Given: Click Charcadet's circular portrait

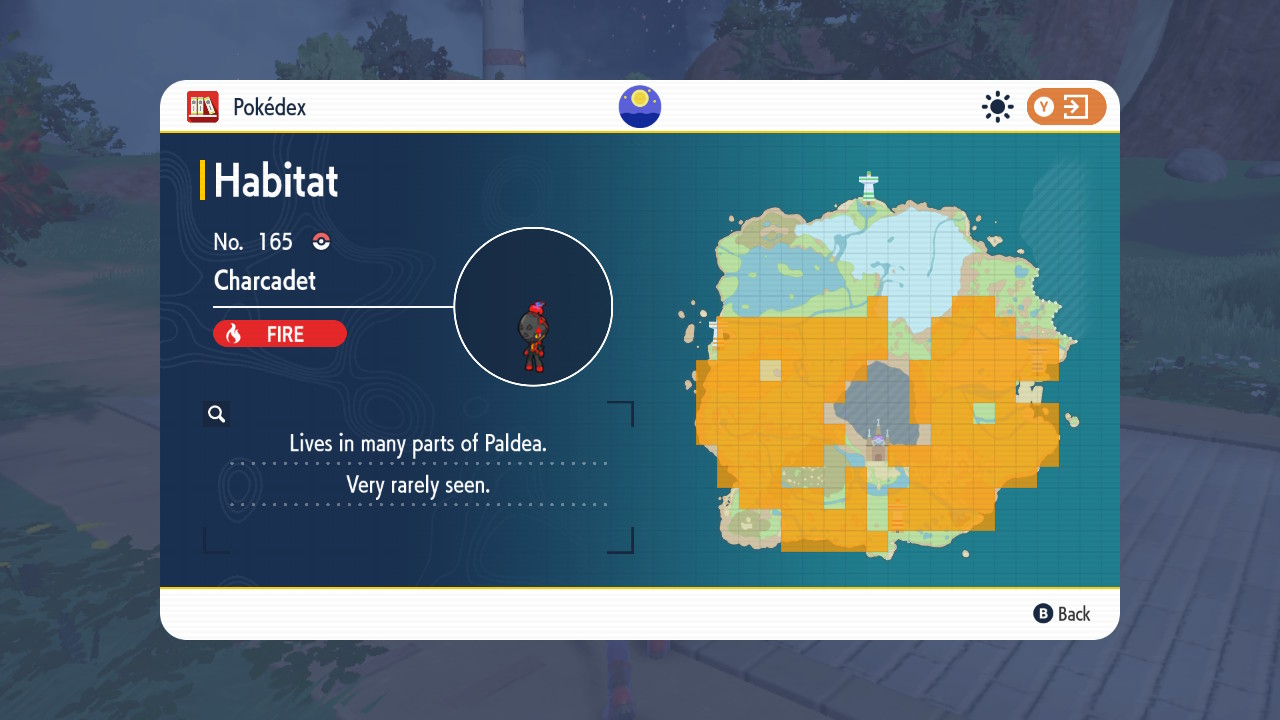Looking at the screenshot, I should (533, 306).
